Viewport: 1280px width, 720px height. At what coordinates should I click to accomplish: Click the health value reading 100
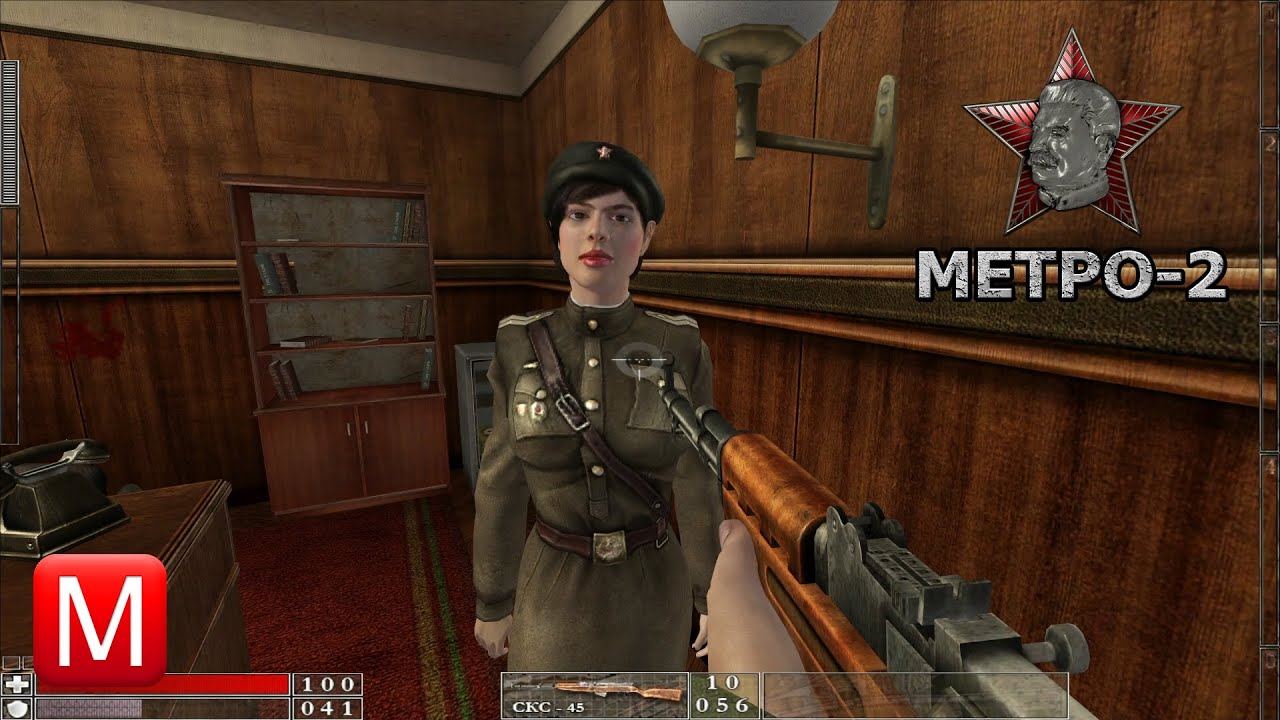click(x=328, y=683)
